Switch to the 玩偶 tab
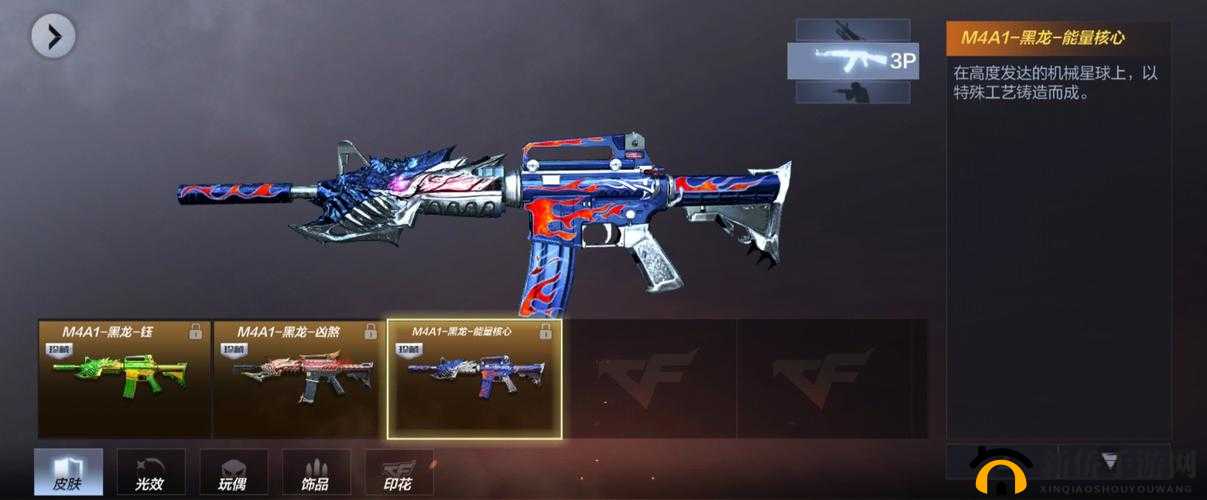1207x500 pixels. coord(233,473)
